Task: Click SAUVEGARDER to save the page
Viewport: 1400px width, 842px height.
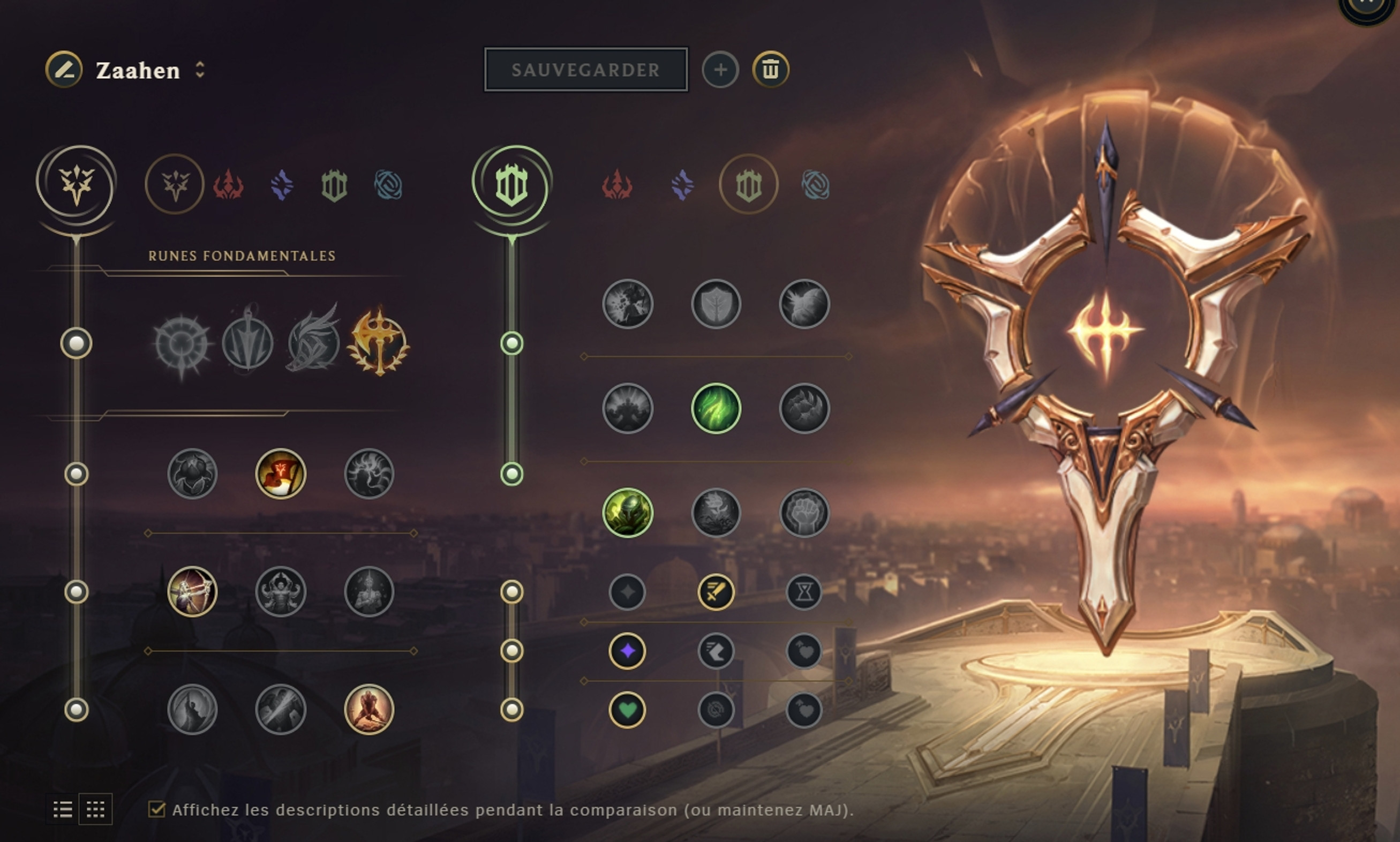Action: pos(585,70)
